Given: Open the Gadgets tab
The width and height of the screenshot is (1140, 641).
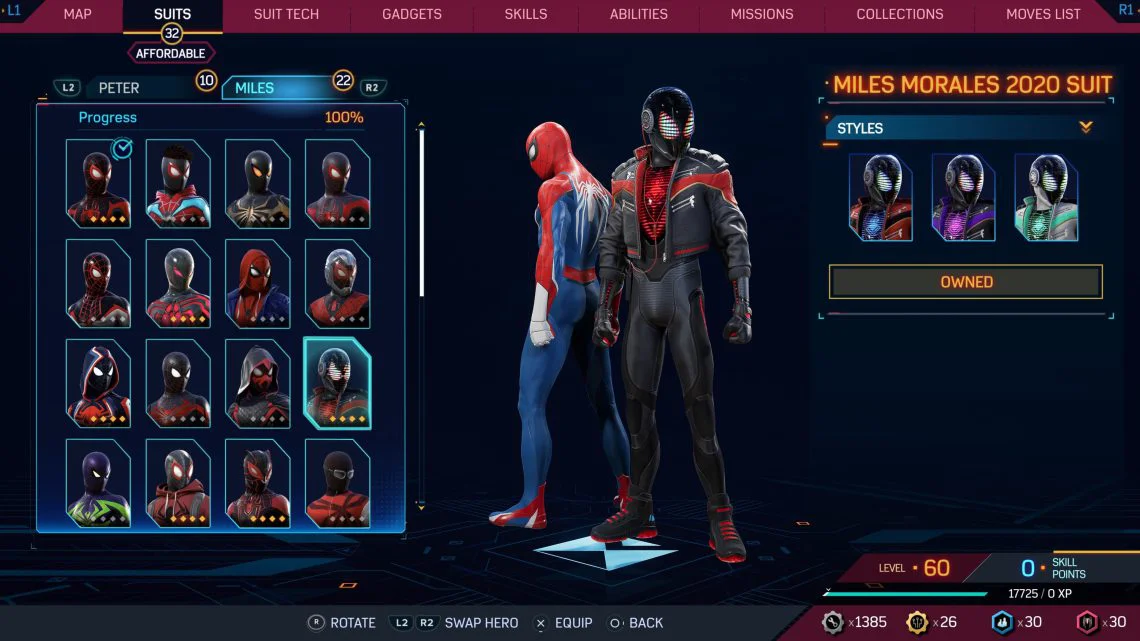Looking at the screenshot, I should tap(412, 14).
